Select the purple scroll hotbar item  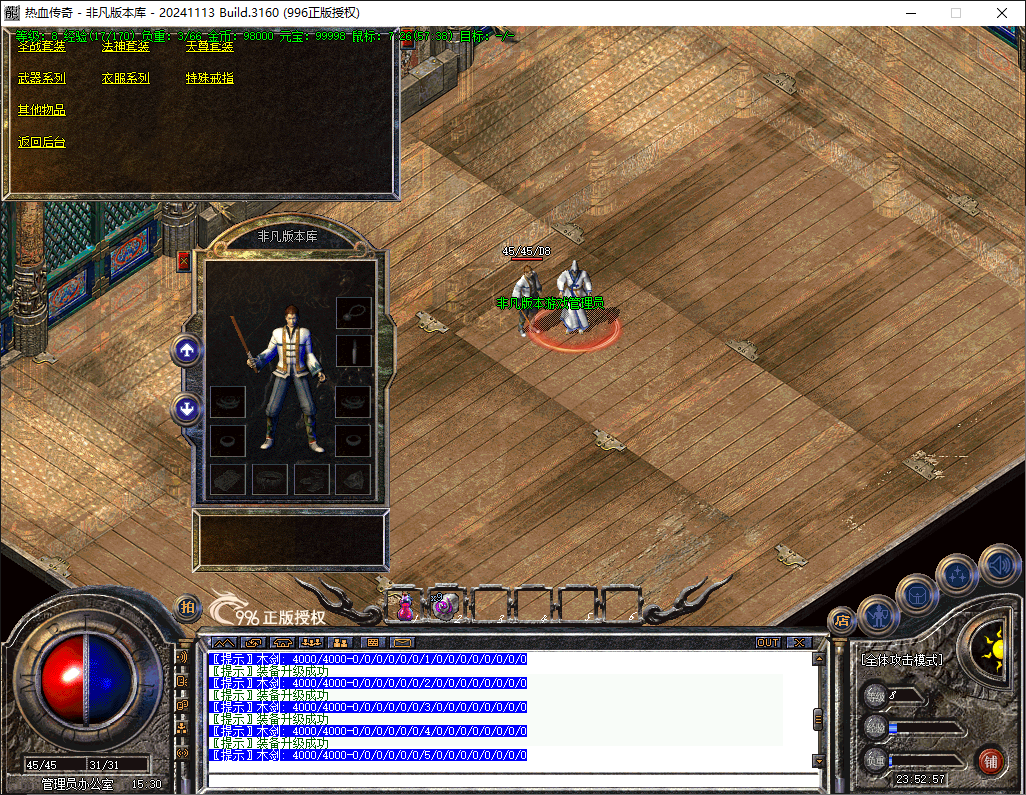[x=445, y=605]
